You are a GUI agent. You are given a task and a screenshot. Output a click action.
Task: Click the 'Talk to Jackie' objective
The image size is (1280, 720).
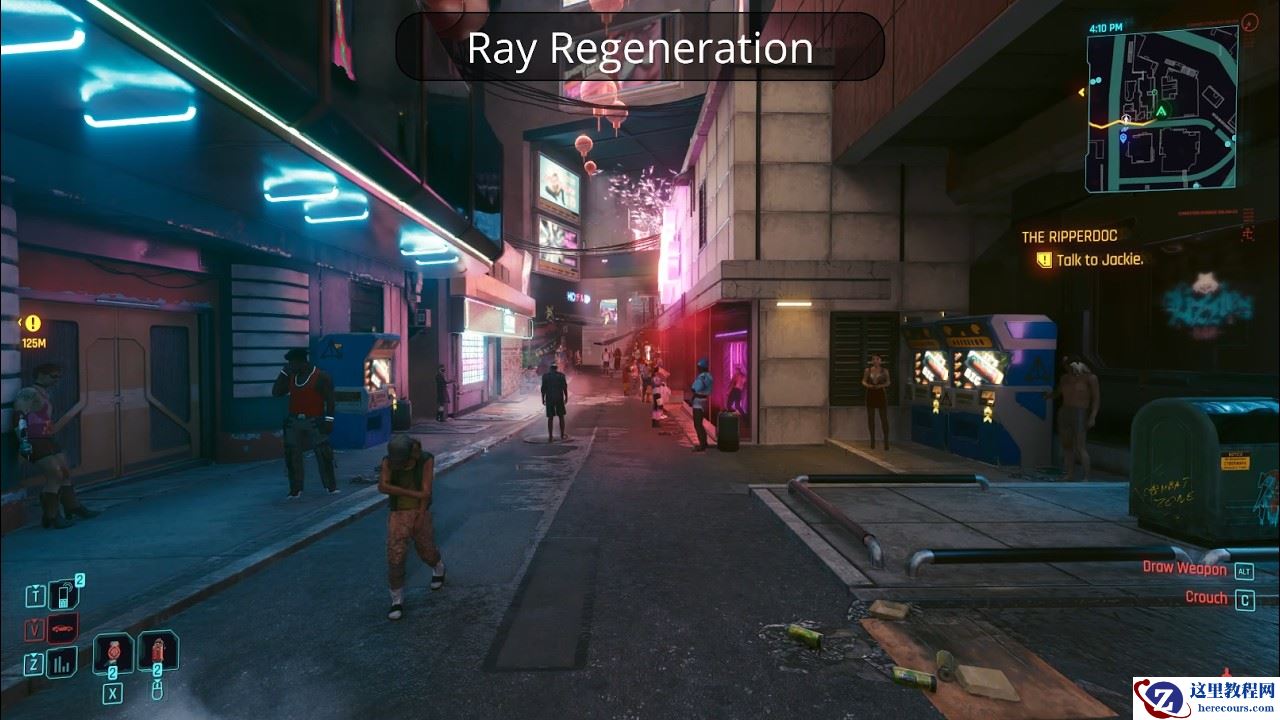[1099, 260]
